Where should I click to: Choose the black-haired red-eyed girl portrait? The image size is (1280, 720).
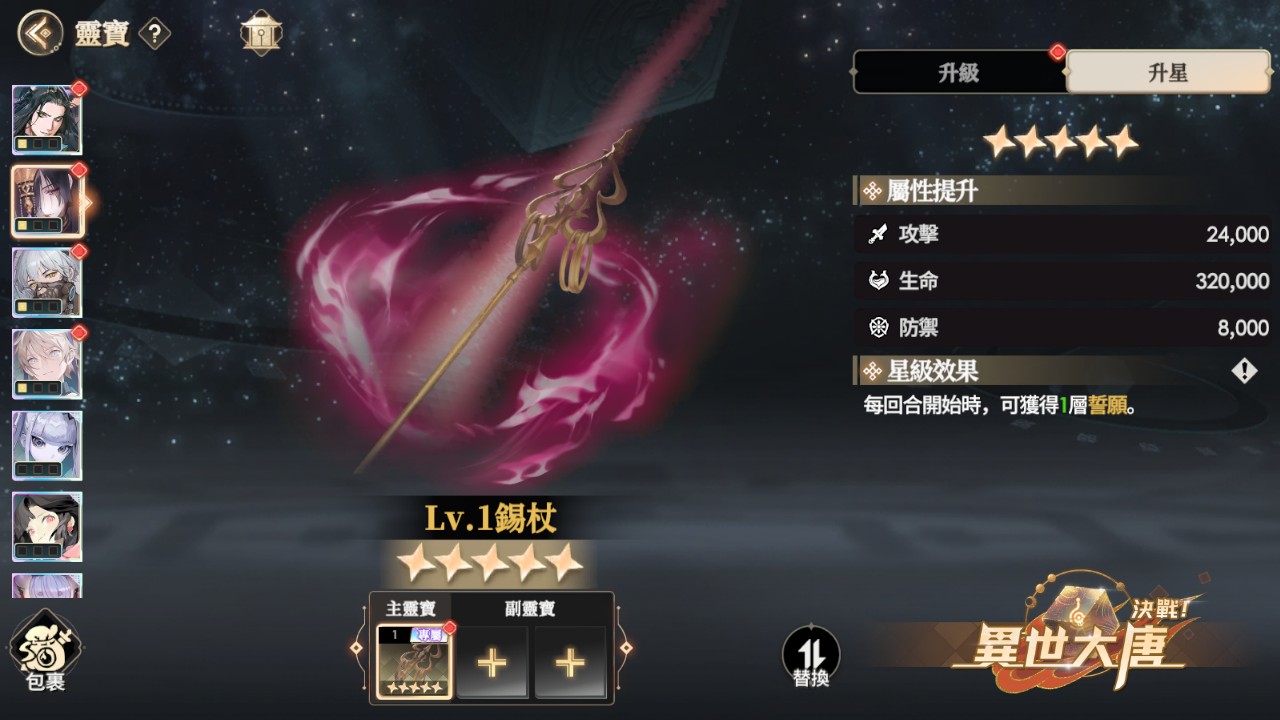click(47, 526)
